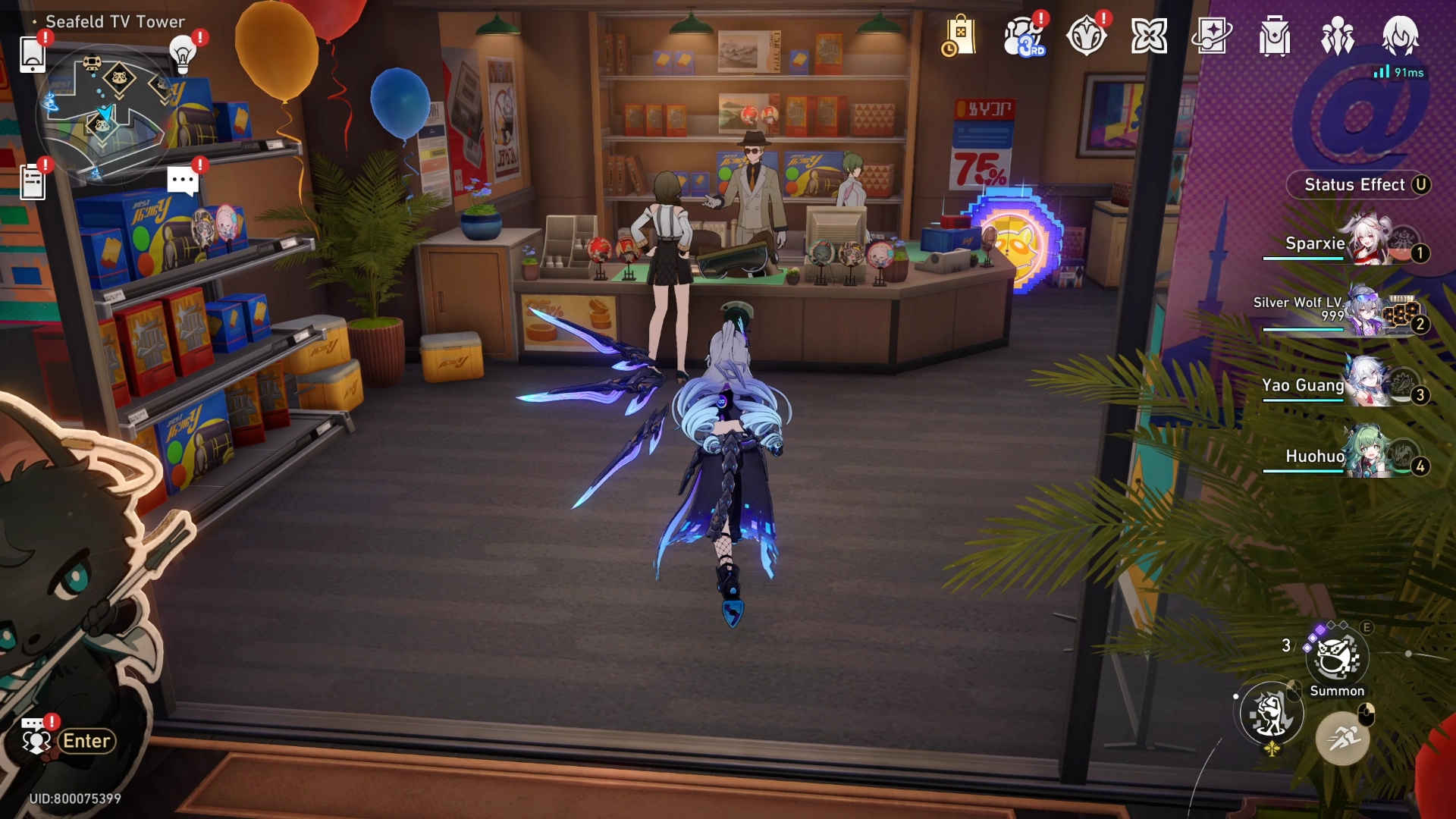This screenshot has width=1456, height=819.
Task: Open the backpack inventory
Action: click(x=1275, y=36)
